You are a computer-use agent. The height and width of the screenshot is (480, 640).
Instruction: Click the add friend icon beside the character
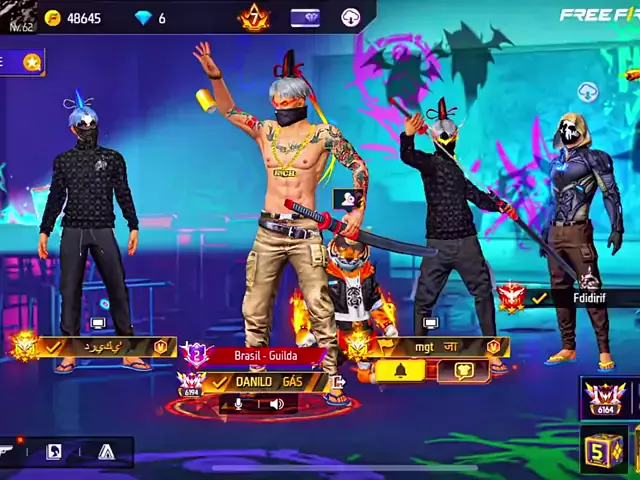[x=348, y=198]
